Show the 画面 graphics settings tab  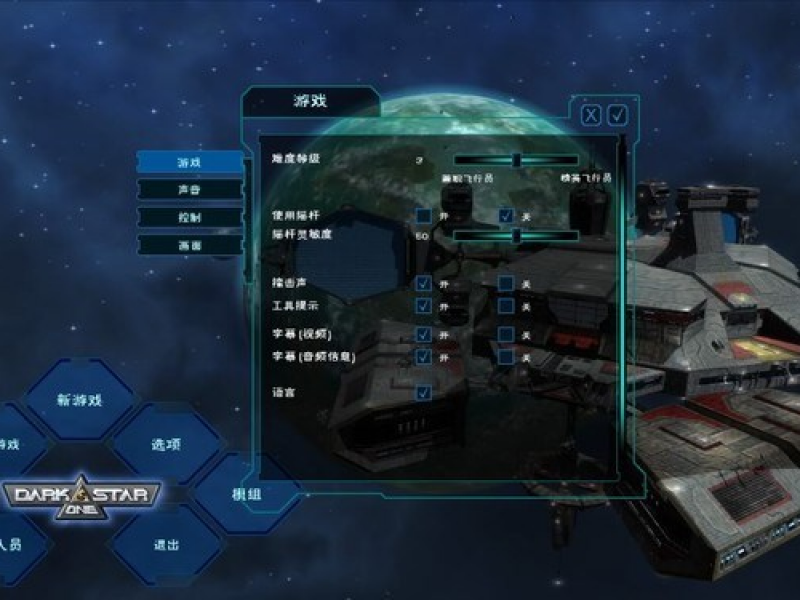(189, 245)
